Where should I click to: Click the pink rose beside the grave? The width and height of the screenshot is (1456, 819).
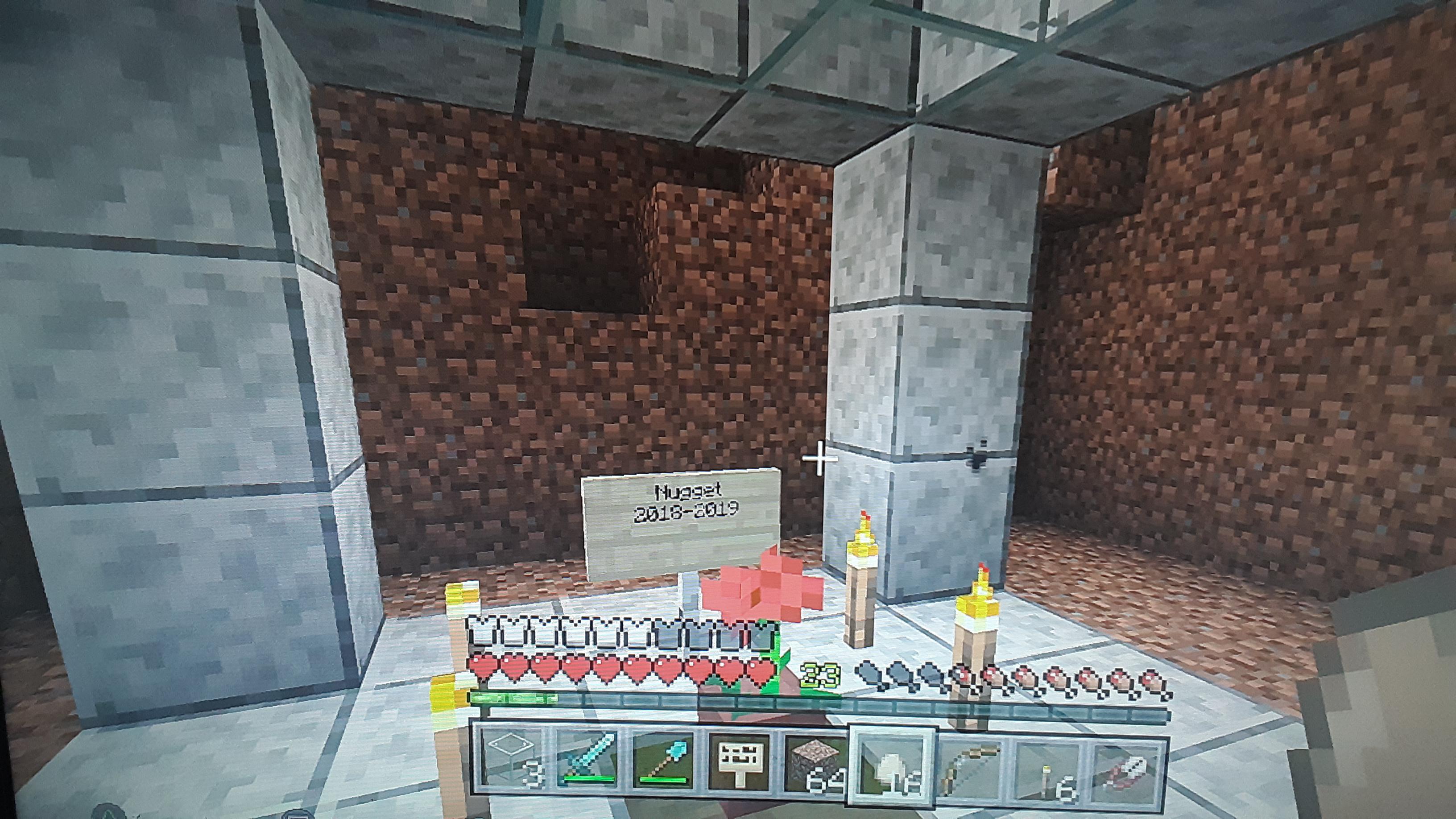746,593
